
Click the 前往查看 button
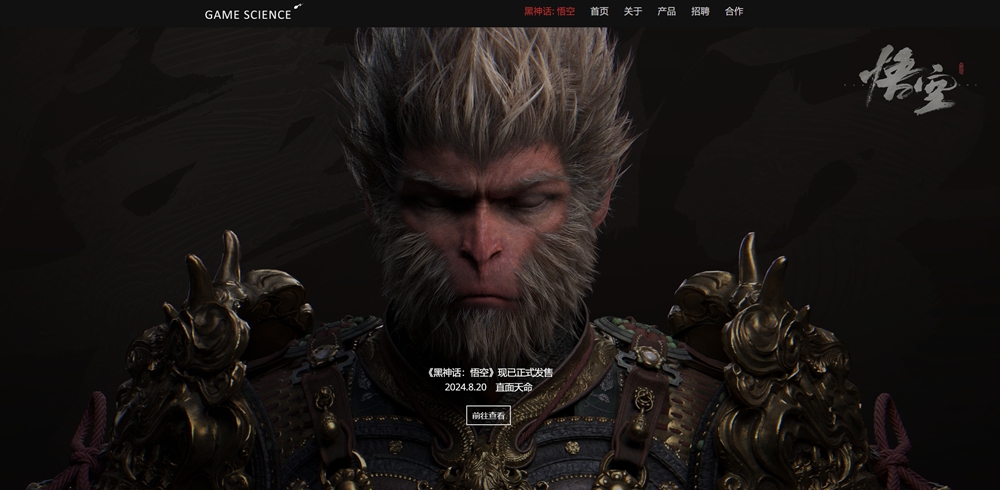click(488, 415)
